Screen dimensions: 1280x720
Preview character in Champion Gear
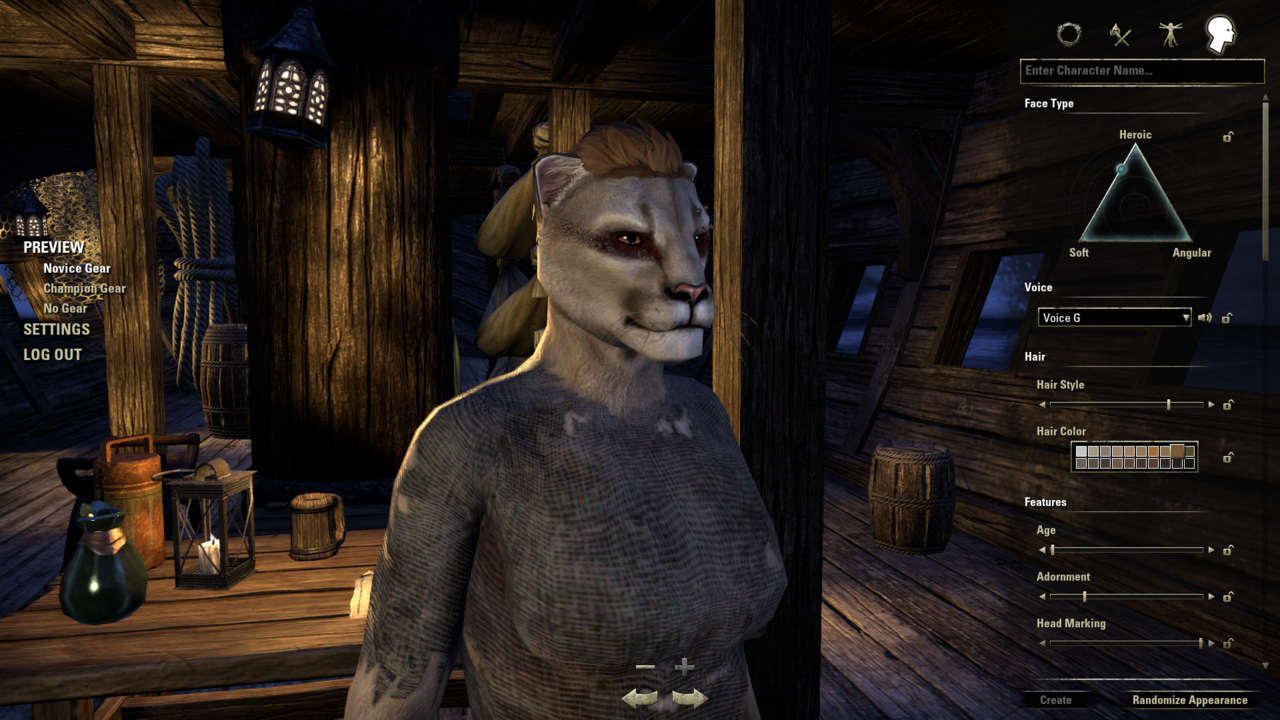(x=85, y=289)
